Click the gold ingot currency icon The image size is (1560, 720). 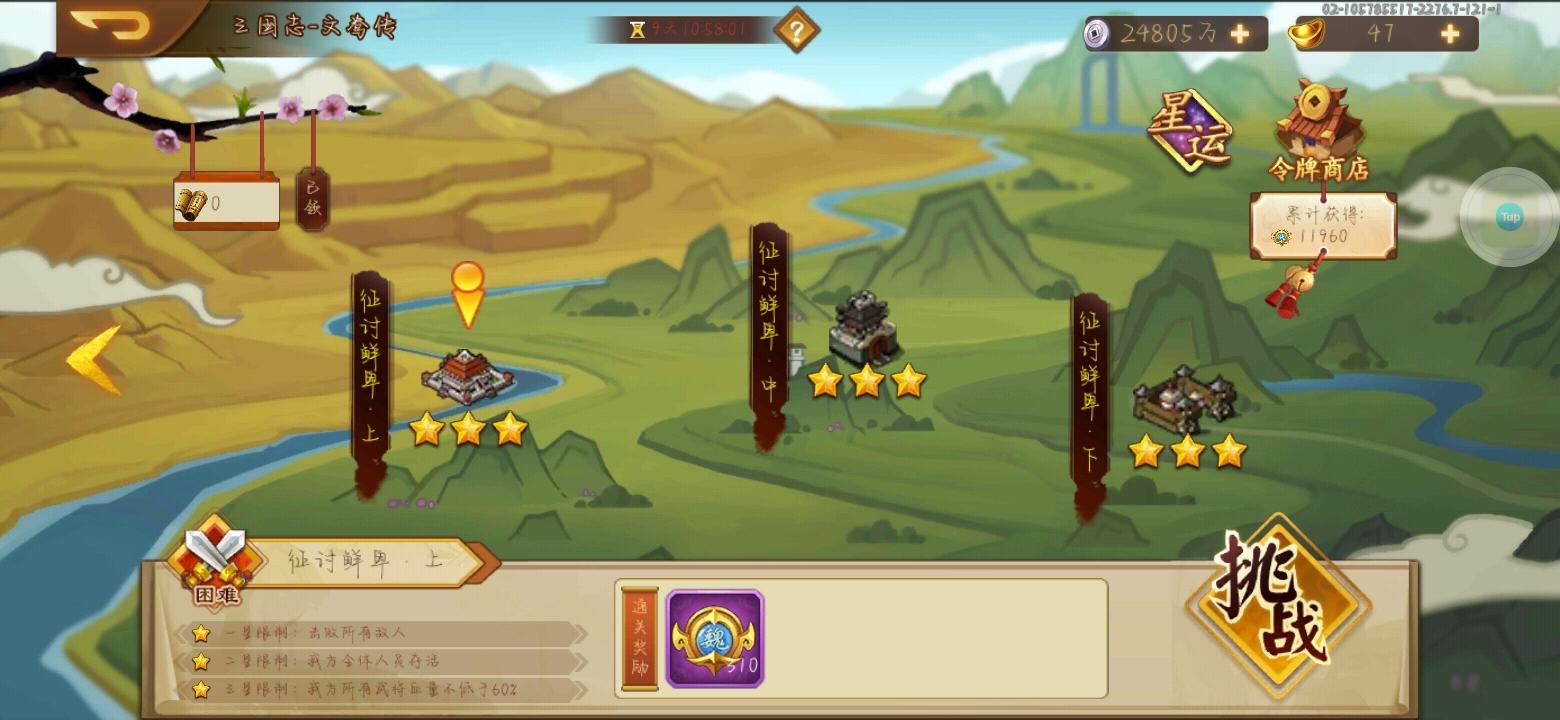tap(1307, 33)
